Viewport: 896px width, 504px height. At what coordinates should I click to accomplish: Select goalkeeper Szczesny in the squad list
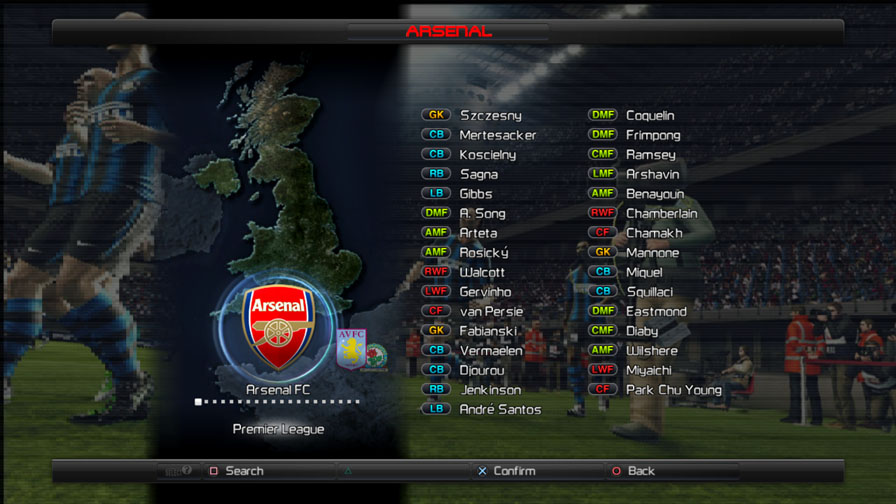pyautogui.click(x=490, y=116)
